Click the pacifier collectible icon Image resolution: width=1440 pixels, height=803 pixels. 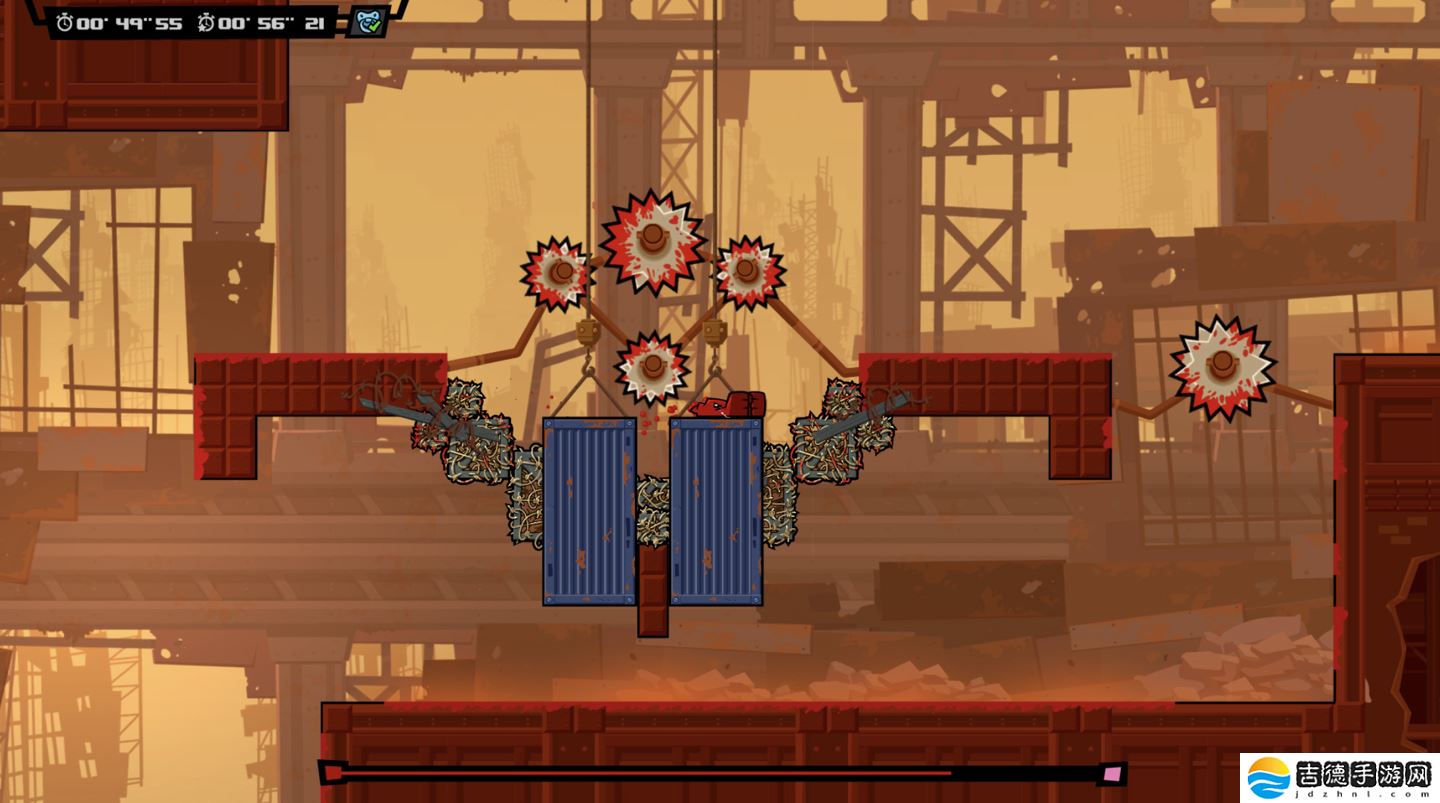[368, 22]
